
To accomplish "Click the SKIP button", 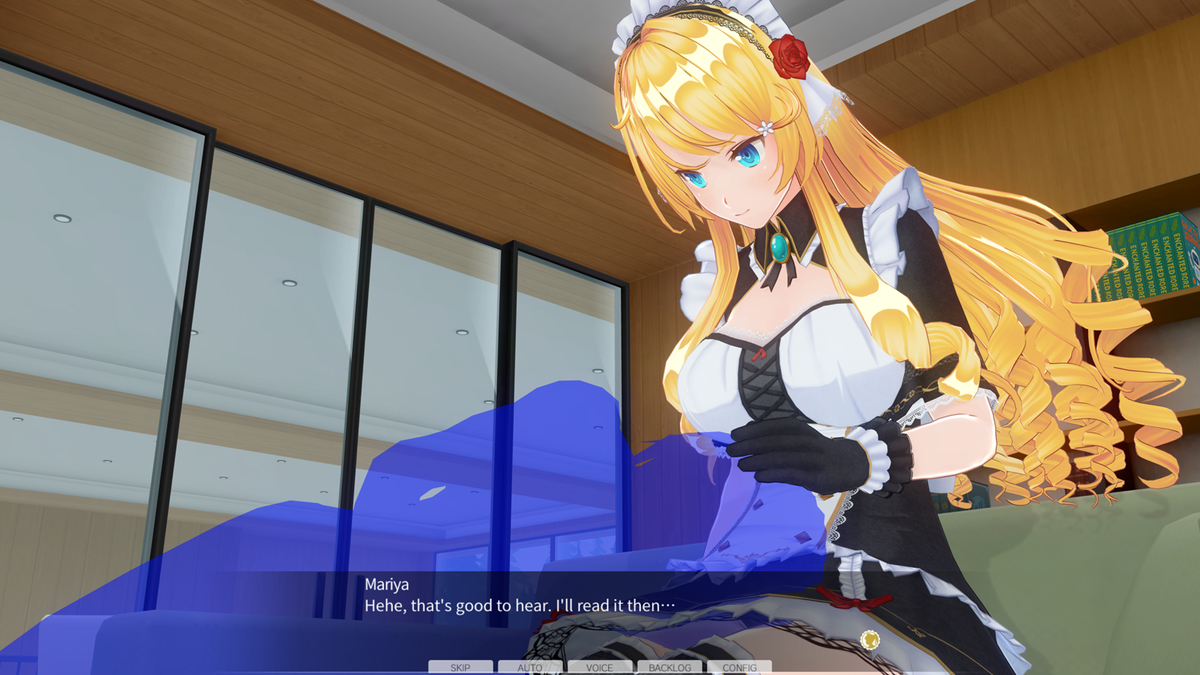I will pyautogui.click(x=460, y=667).
